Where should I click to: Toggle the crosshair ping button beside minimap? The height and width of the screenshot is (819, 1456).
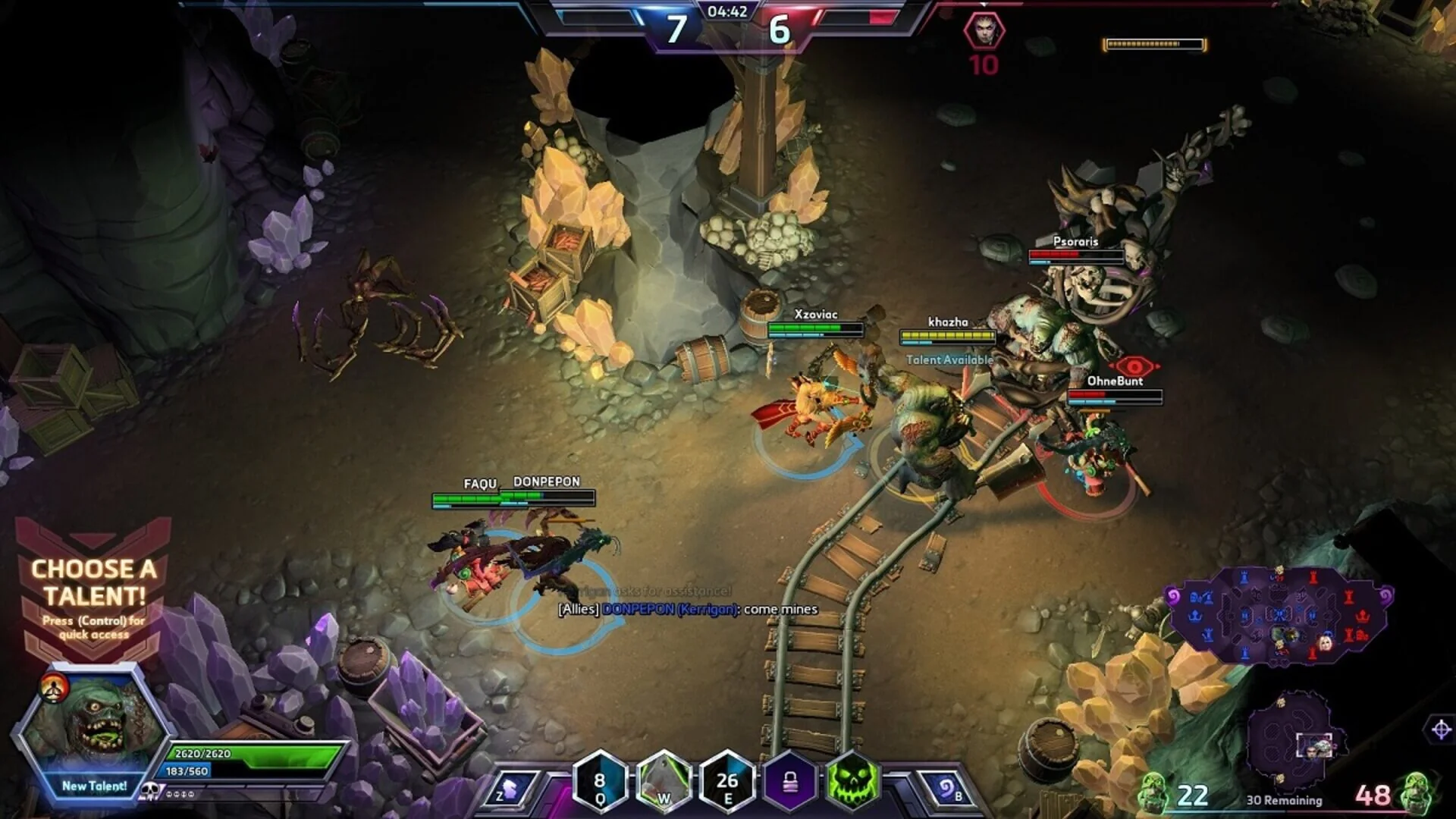tap(1441, 730)
